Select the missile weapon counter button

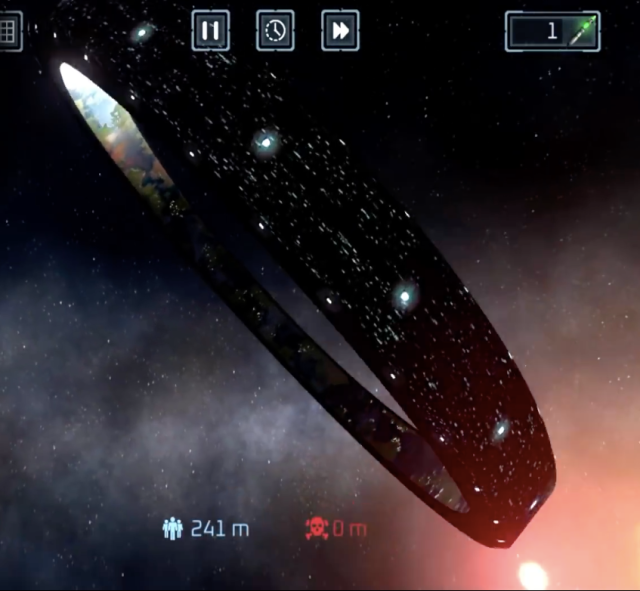[x=552, y=31]
